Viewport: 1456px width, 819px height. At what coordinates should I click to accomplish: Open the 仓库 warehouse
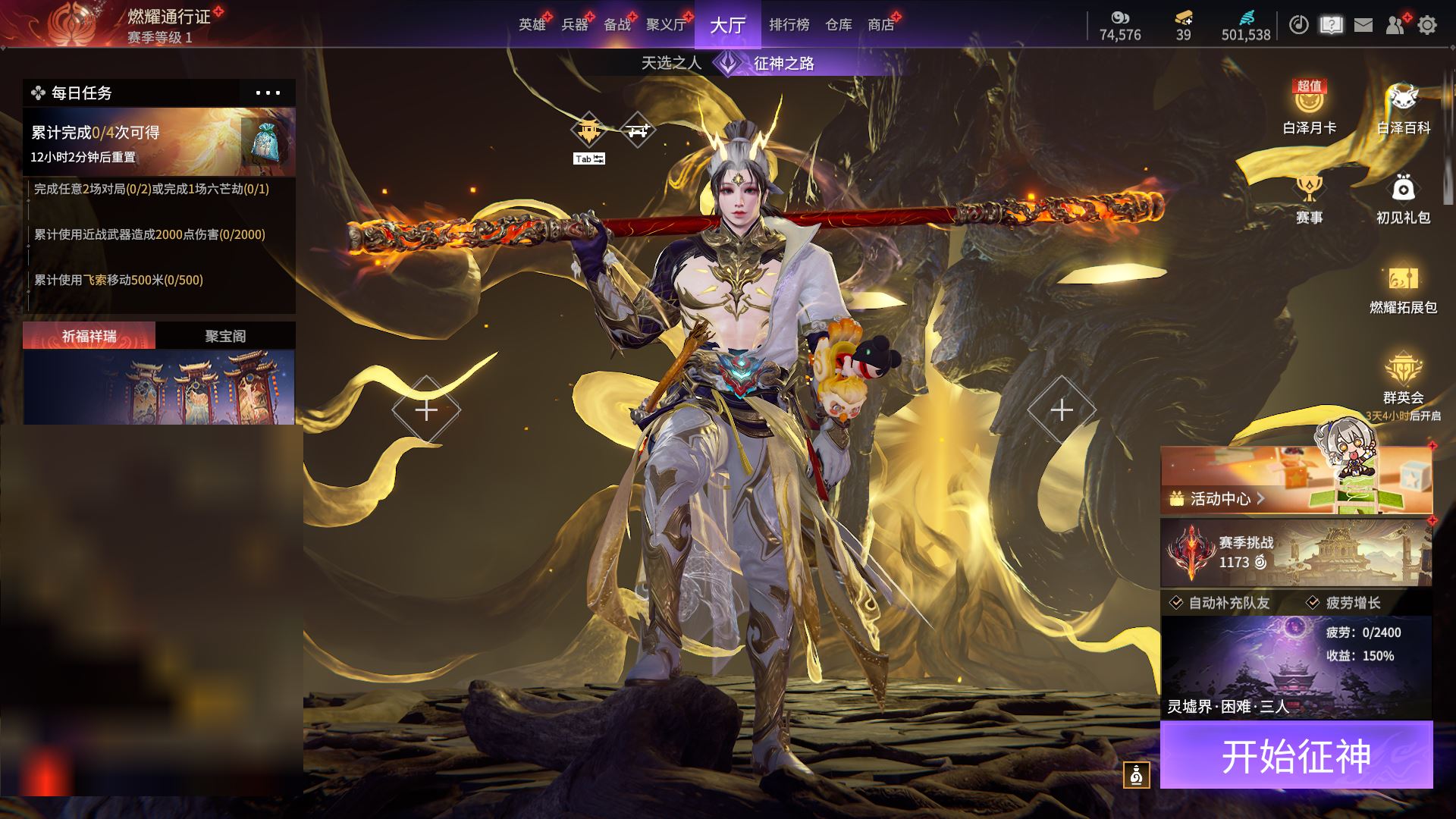coord(838,25)
